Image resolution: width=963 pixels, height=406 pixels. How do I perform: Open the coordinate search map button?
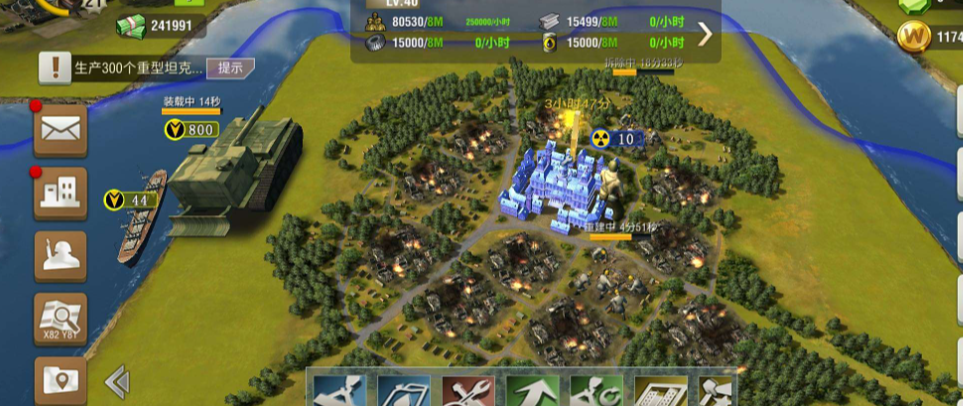(x=60, y=320)
